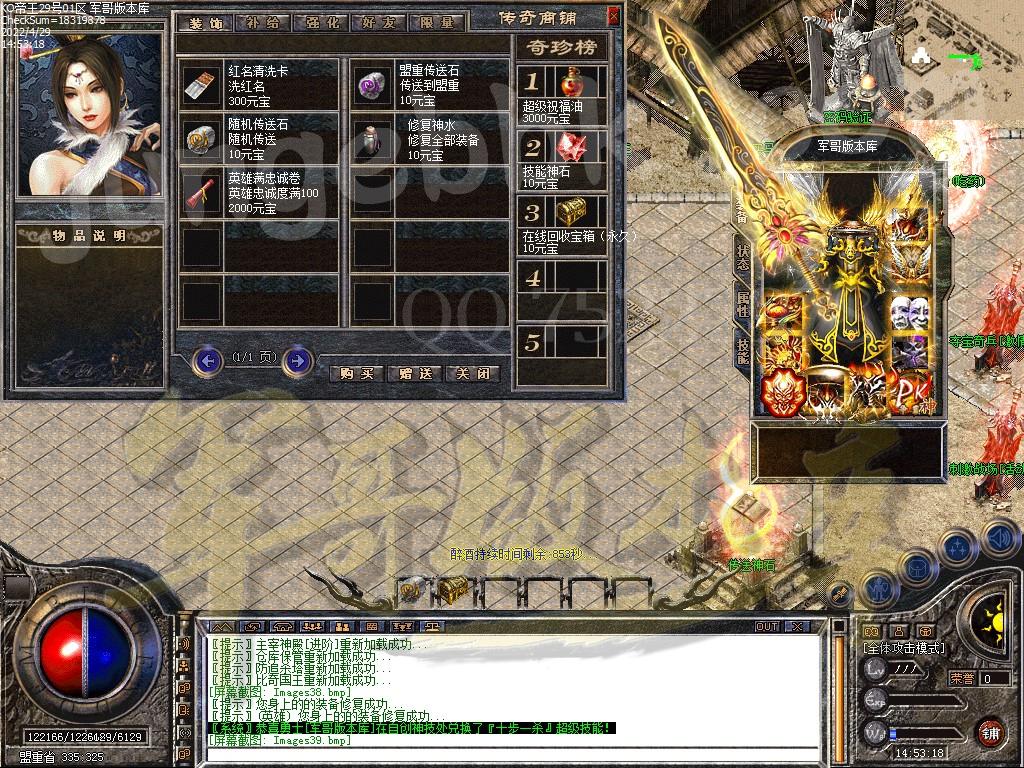Open the 状态 character tab

tap(743, 258)
